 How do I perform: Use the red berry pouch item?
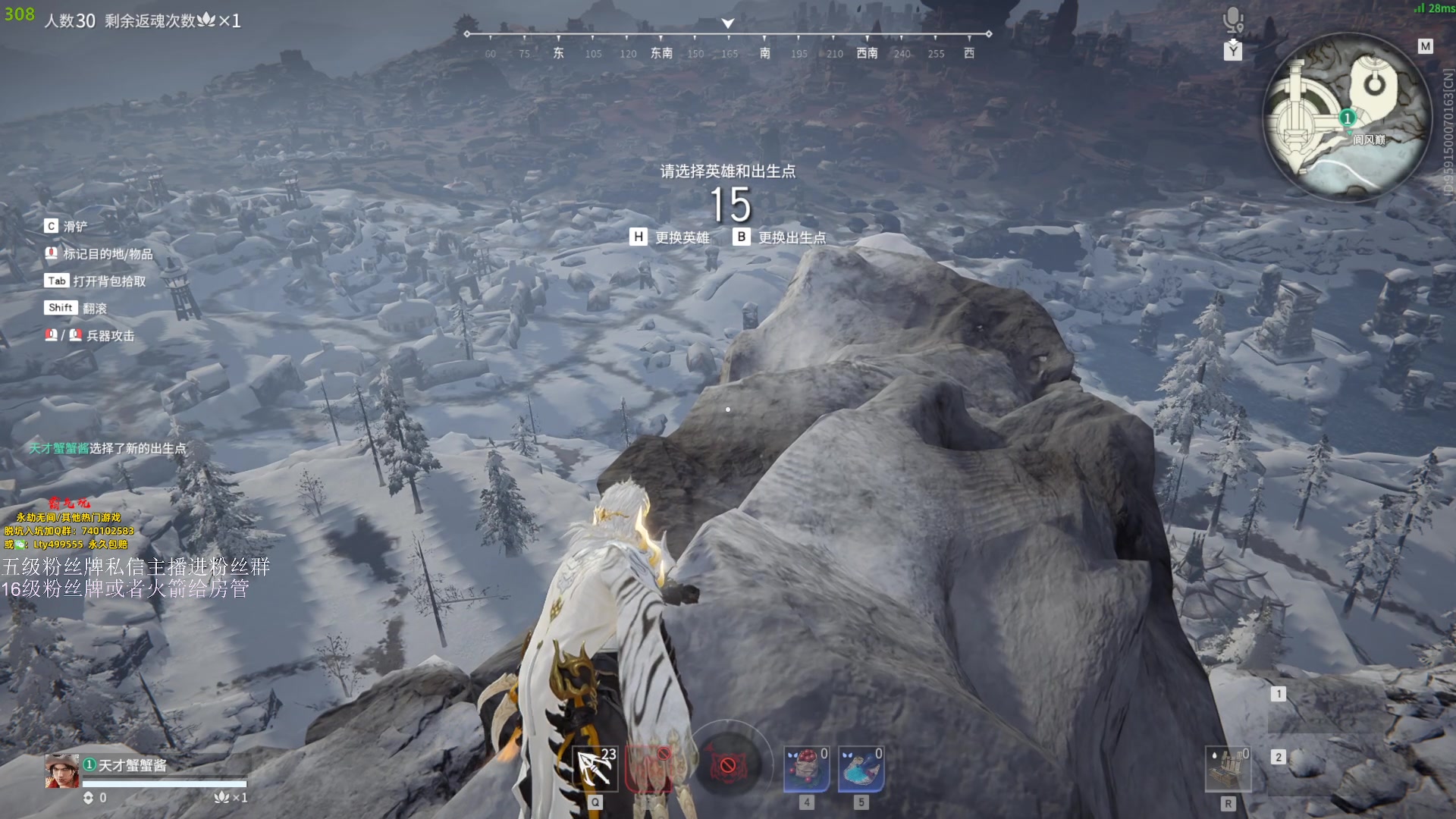click(x=806, y=768)
